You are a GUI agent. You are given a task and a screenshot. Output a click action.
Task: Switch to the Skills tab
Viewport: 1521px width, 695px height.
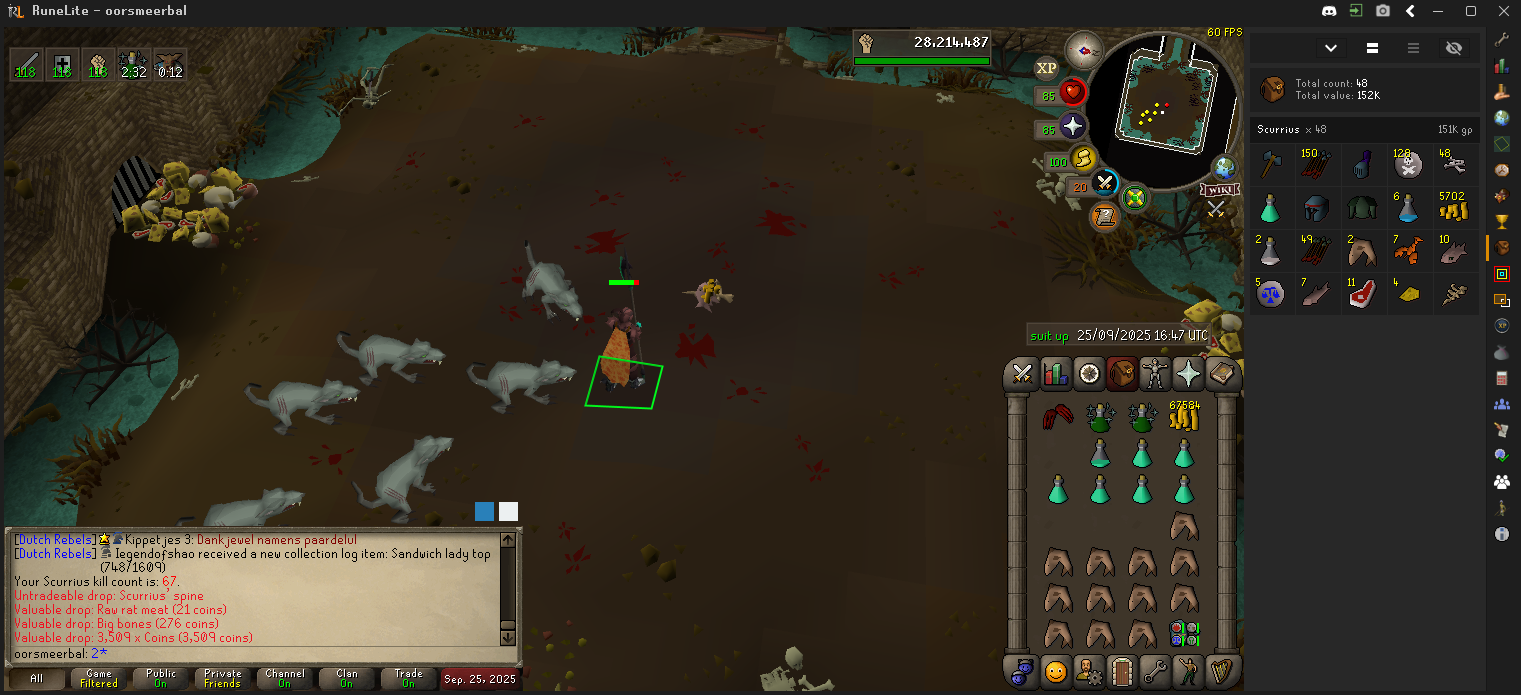point(1056,374)
